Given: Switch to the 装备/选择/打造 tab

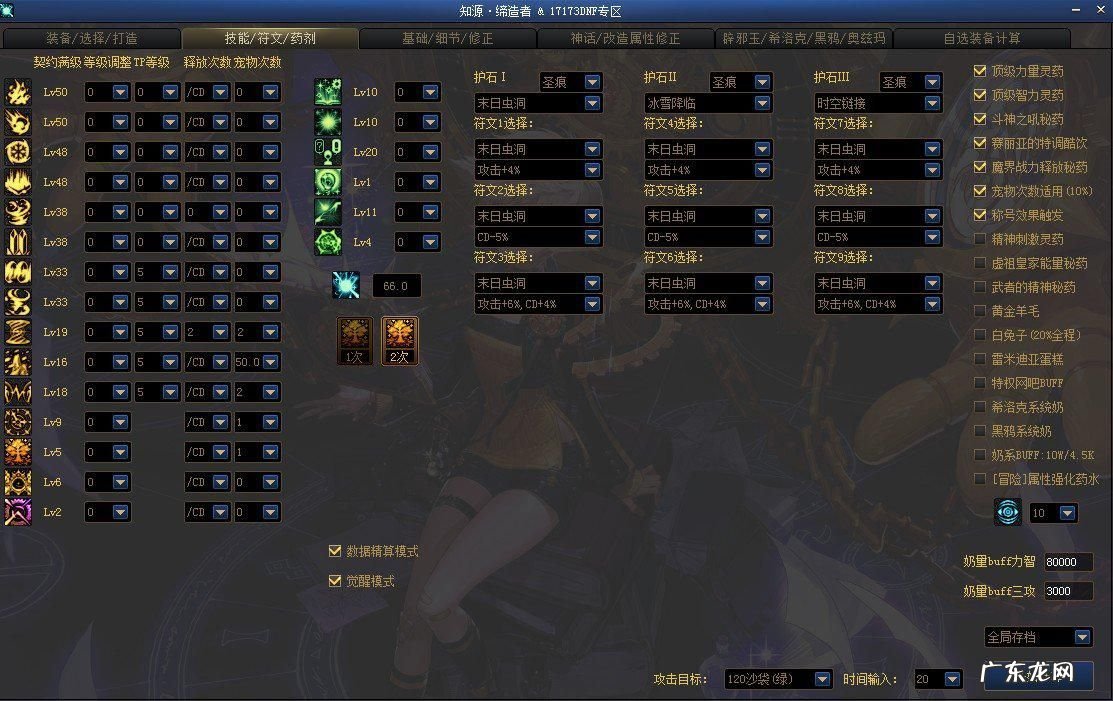Looking at the screenshot, I should pyautogui.click(x=92, y=39).
